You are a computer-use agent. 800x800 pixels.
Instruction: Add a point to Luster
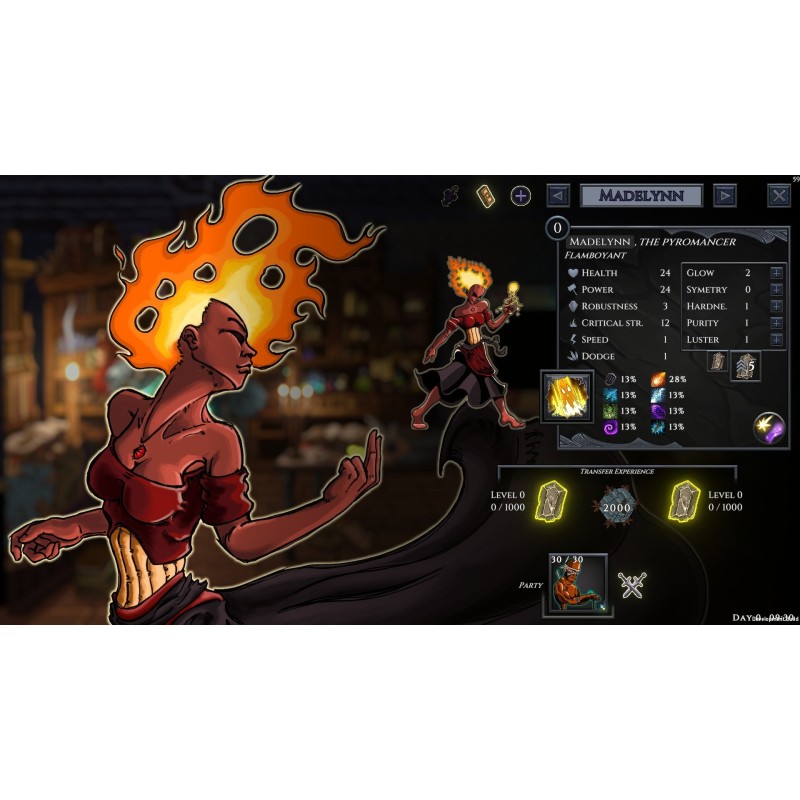776,340
